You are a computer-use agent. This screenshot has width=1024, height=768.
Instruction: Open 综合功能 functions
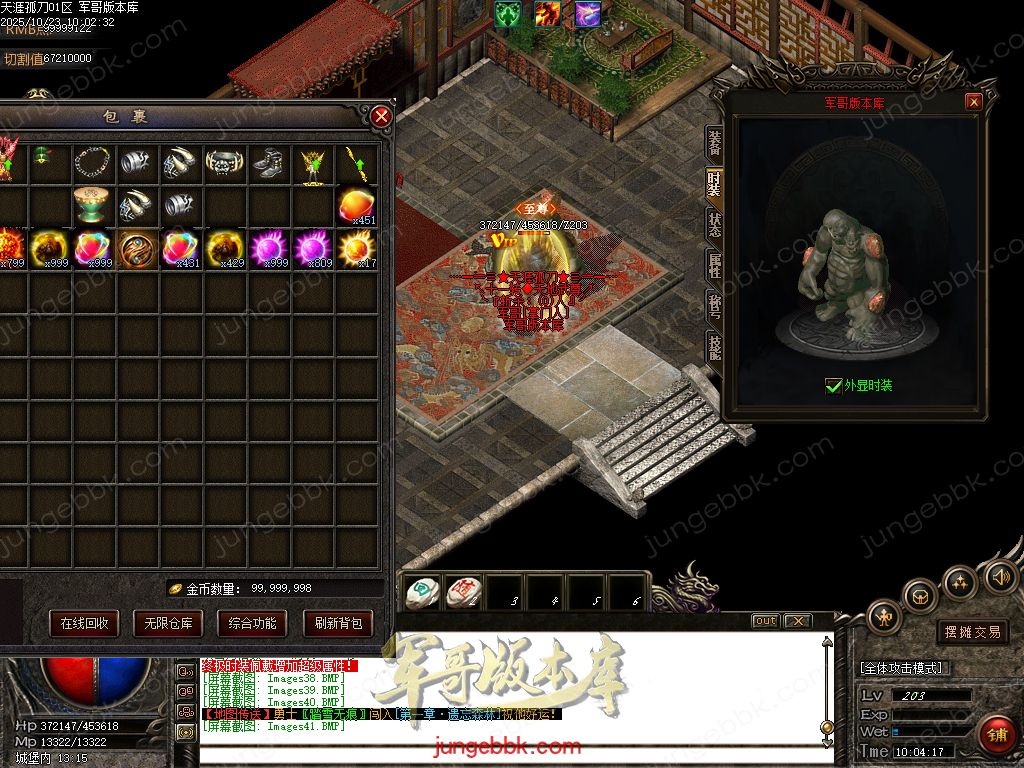coord(252,623)
